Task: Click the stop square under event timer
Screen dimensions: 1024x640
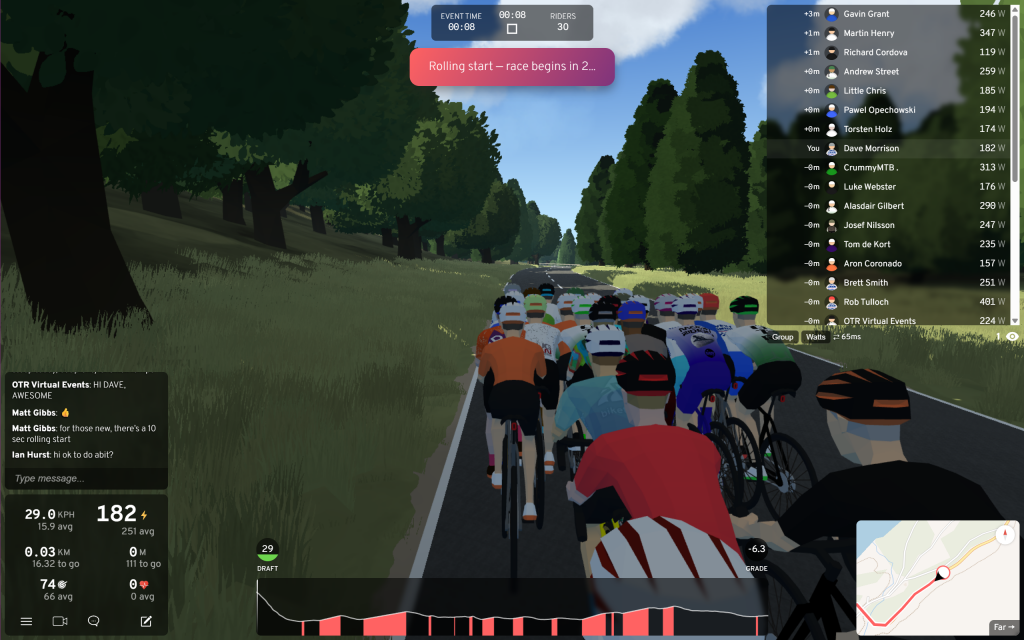Action: click(x=512, y=29)
